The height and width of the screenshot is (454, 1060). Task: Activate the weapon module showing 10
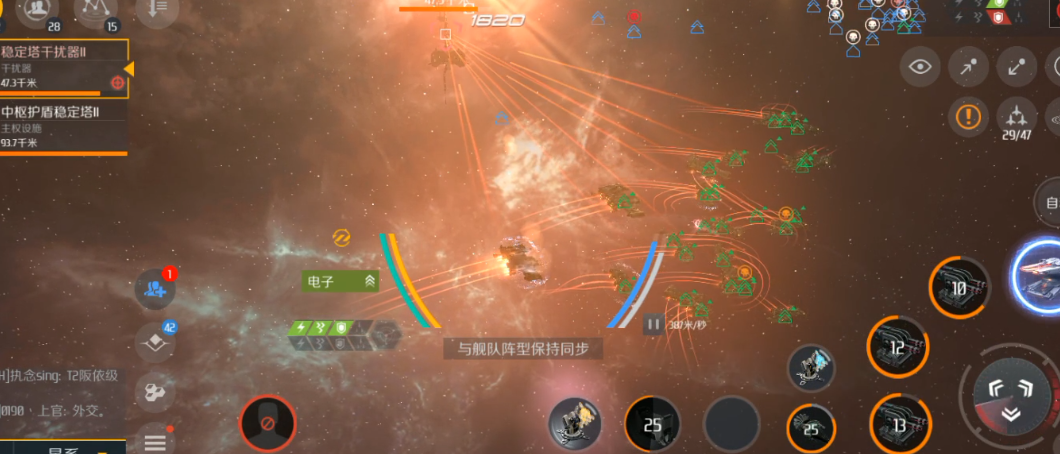959,287
